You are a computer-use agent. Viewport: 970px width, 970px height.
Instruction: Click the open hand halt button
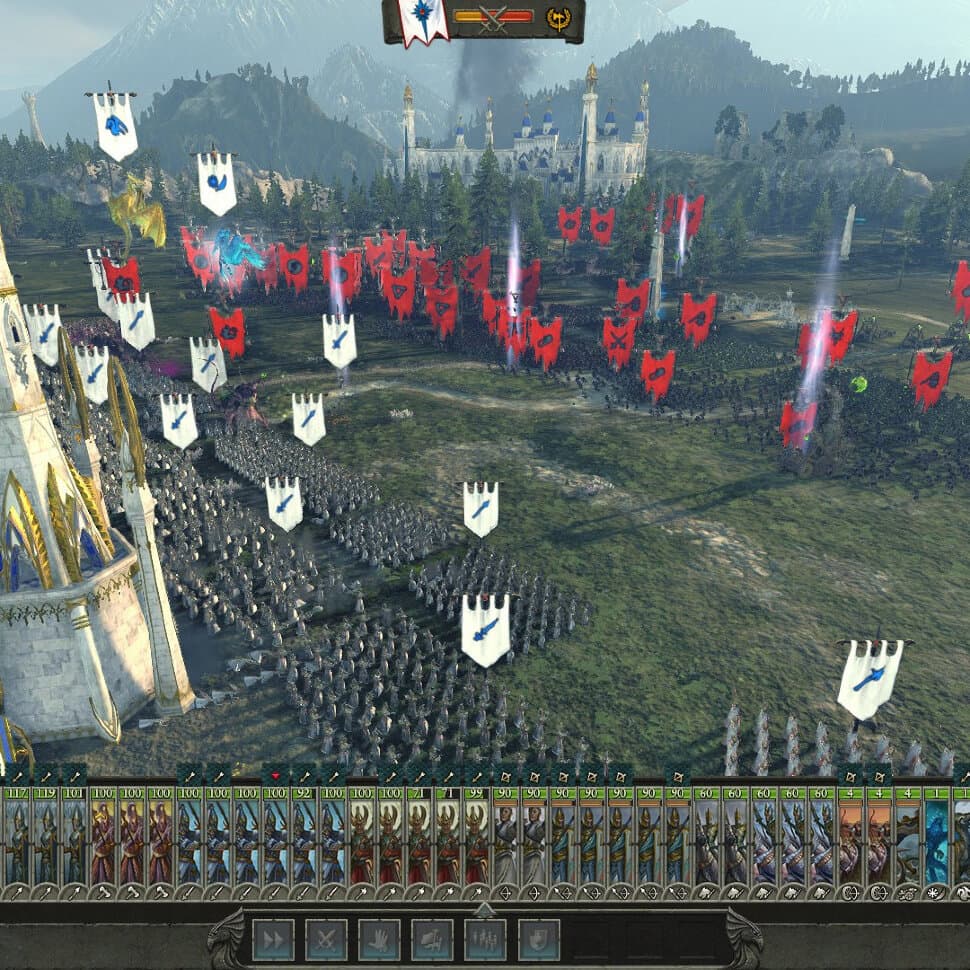point(379,940)
